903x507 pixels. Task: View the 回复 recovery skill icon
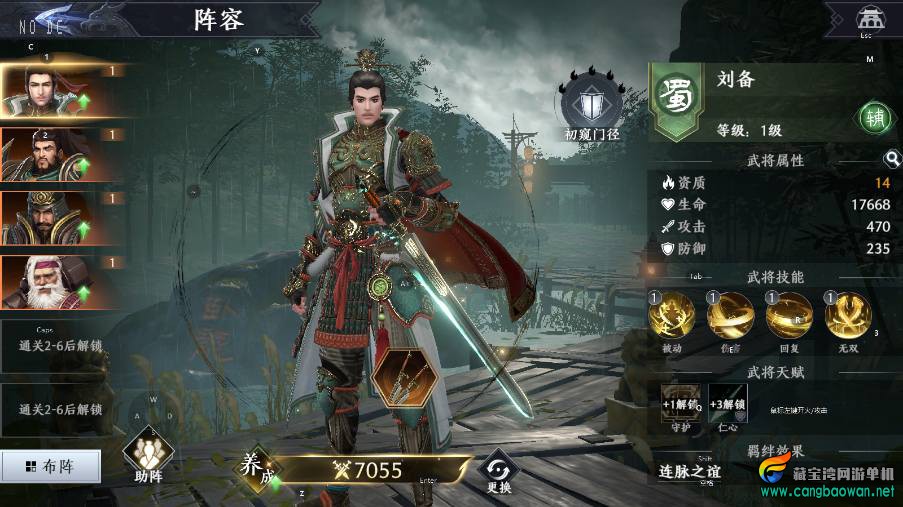[x=789, y=318]
